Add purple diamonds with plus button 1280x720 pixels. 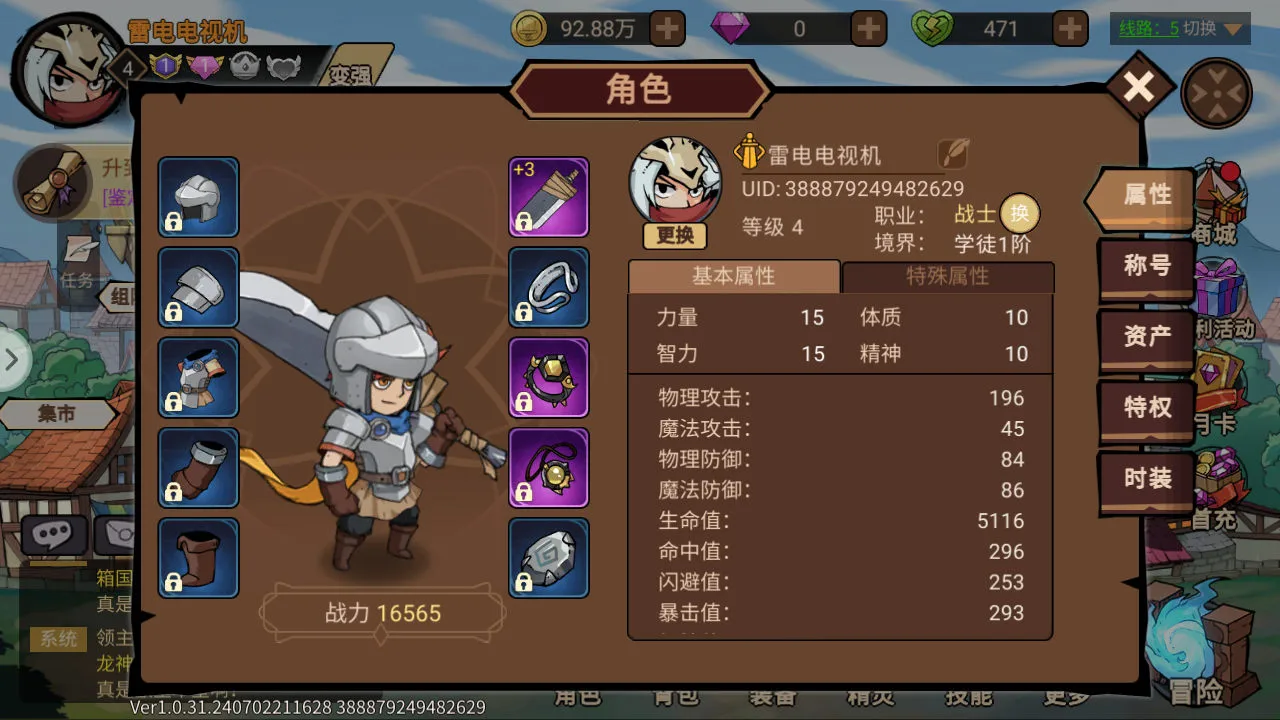(x=868, y=29)
